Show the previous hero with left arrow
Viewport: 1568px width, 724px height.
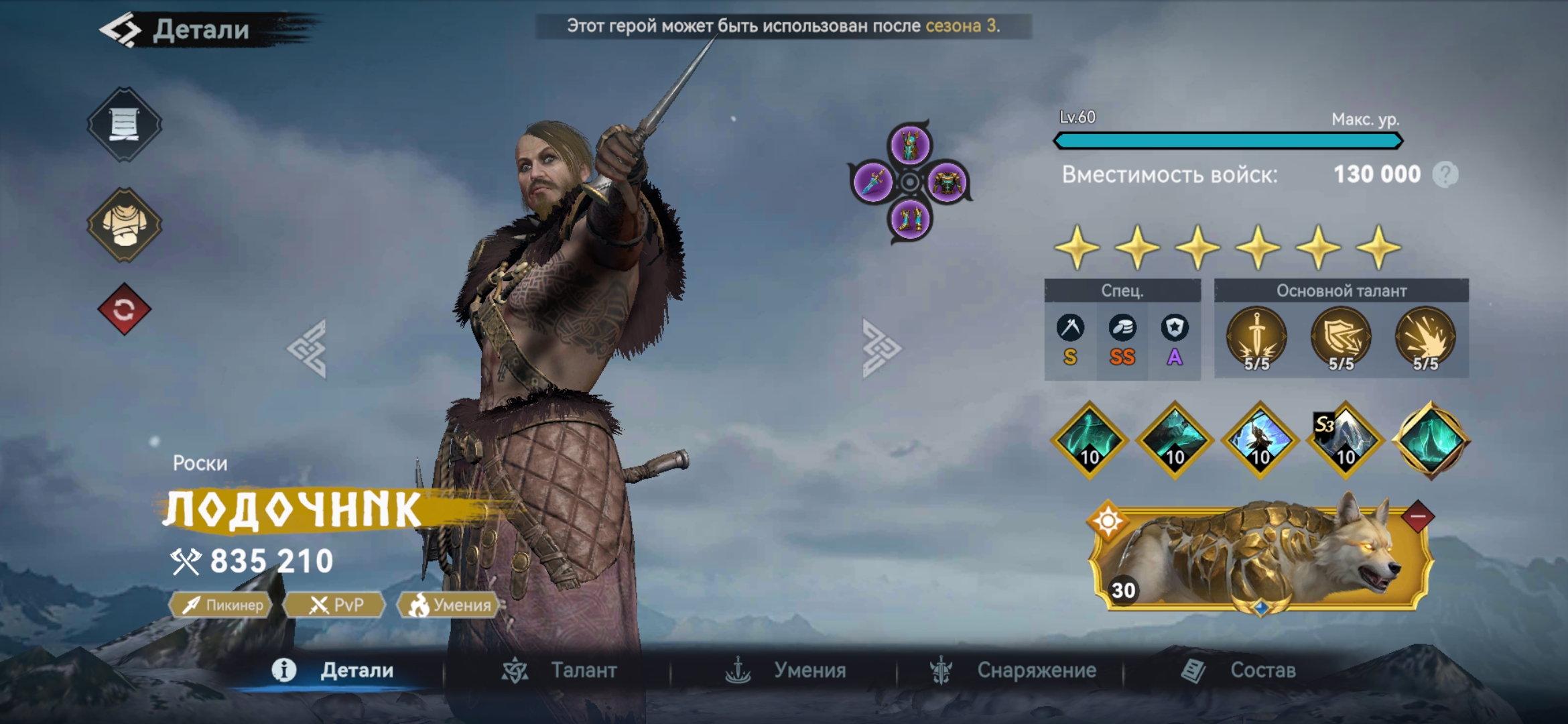[308, 349]
